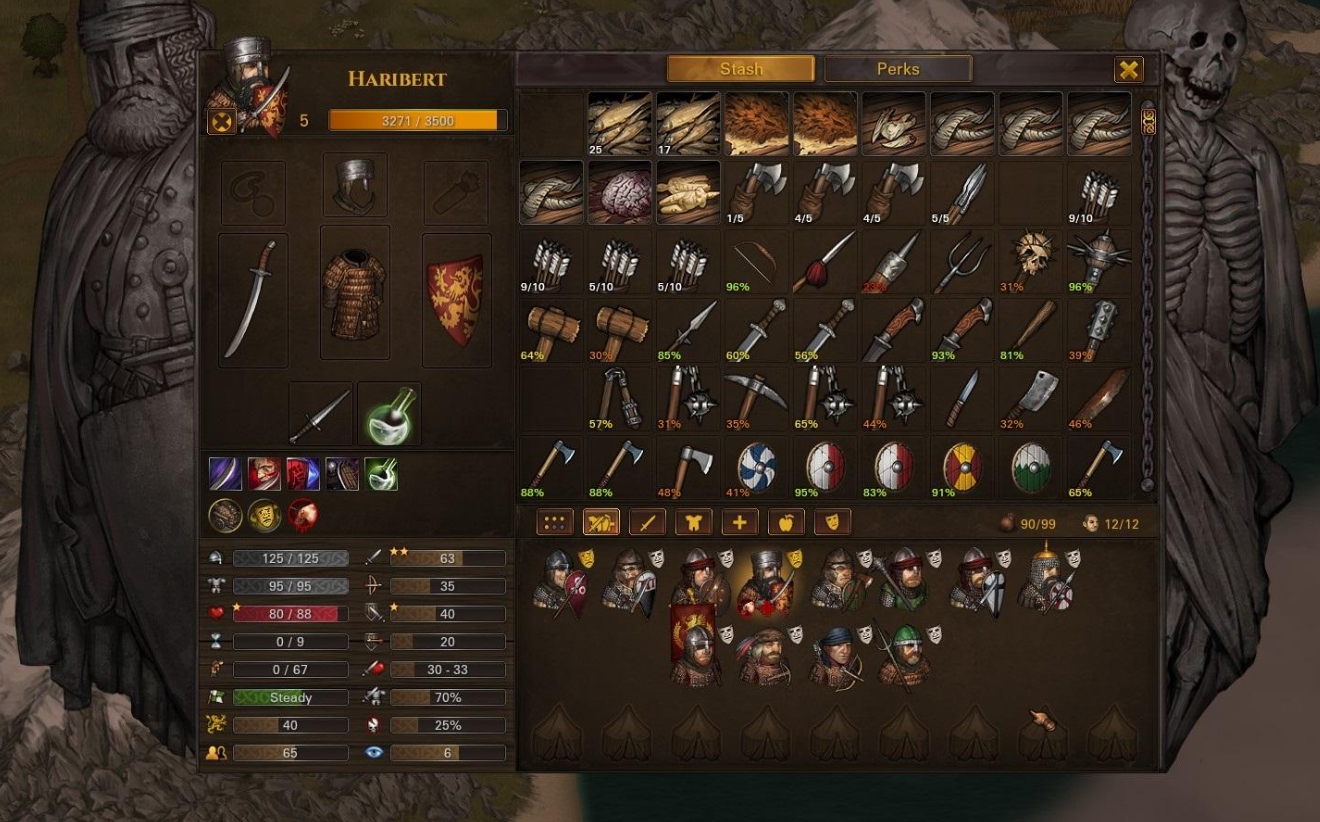The image size is (1320, 822).
Task: Choose the blue and white swirl shield
Action: click(757, 467)
